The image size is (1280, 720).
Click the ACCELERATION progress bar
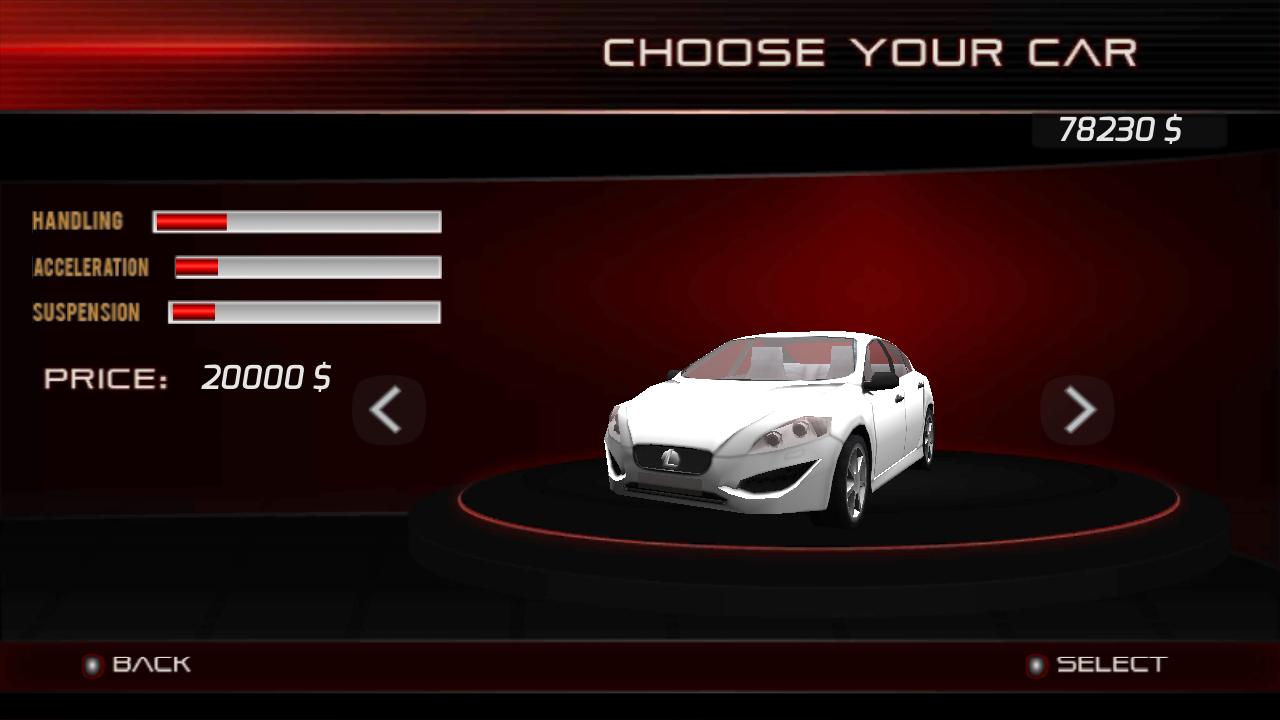click(x=307, y=267)
